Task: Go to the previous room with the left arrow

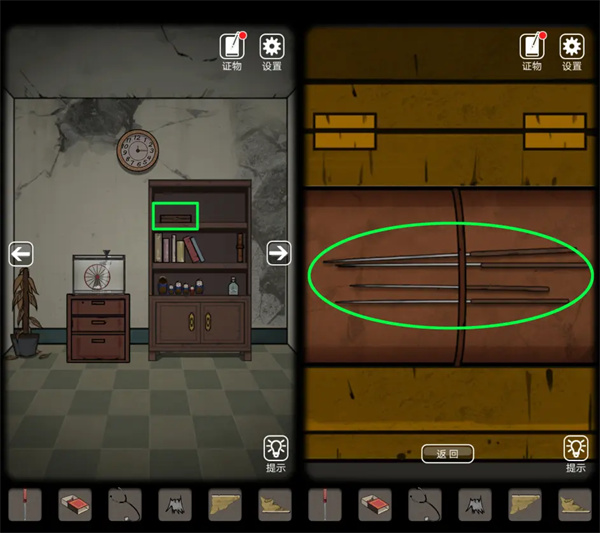Action: (x=21, y=254)
